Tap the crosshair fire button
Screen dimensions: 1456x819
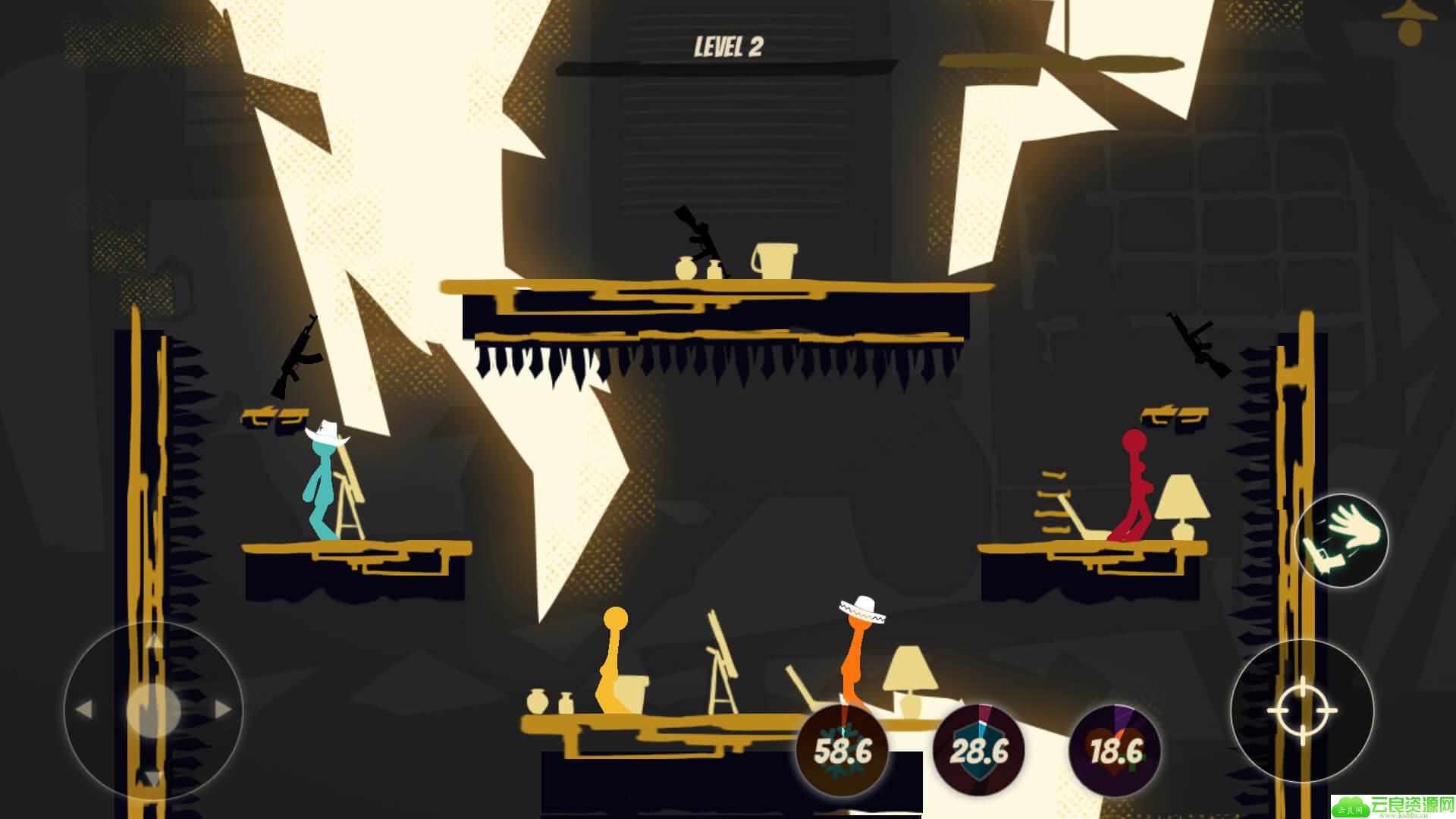pos(1302,711)
